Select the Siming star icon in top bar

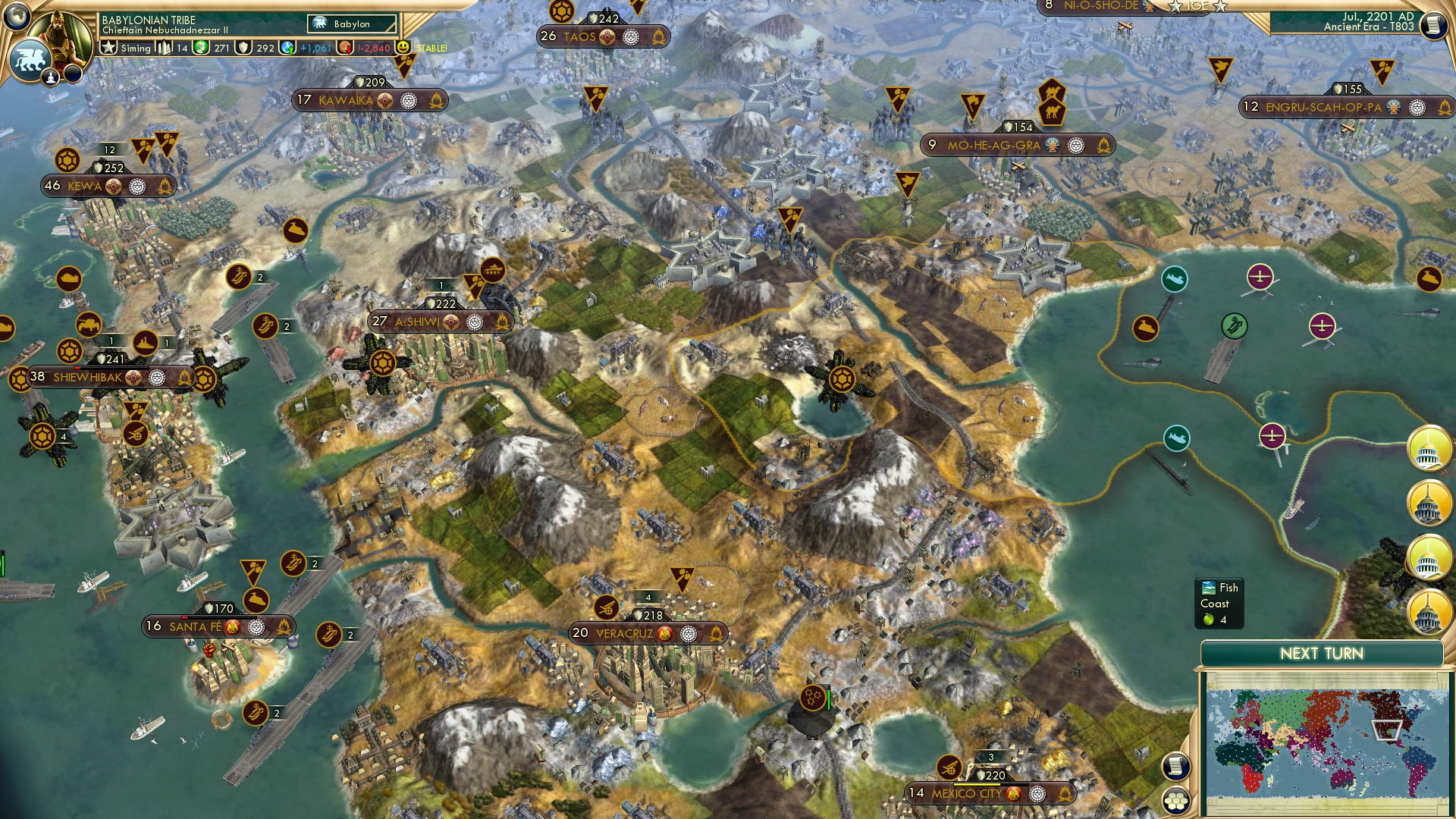(x=108, y=48)
